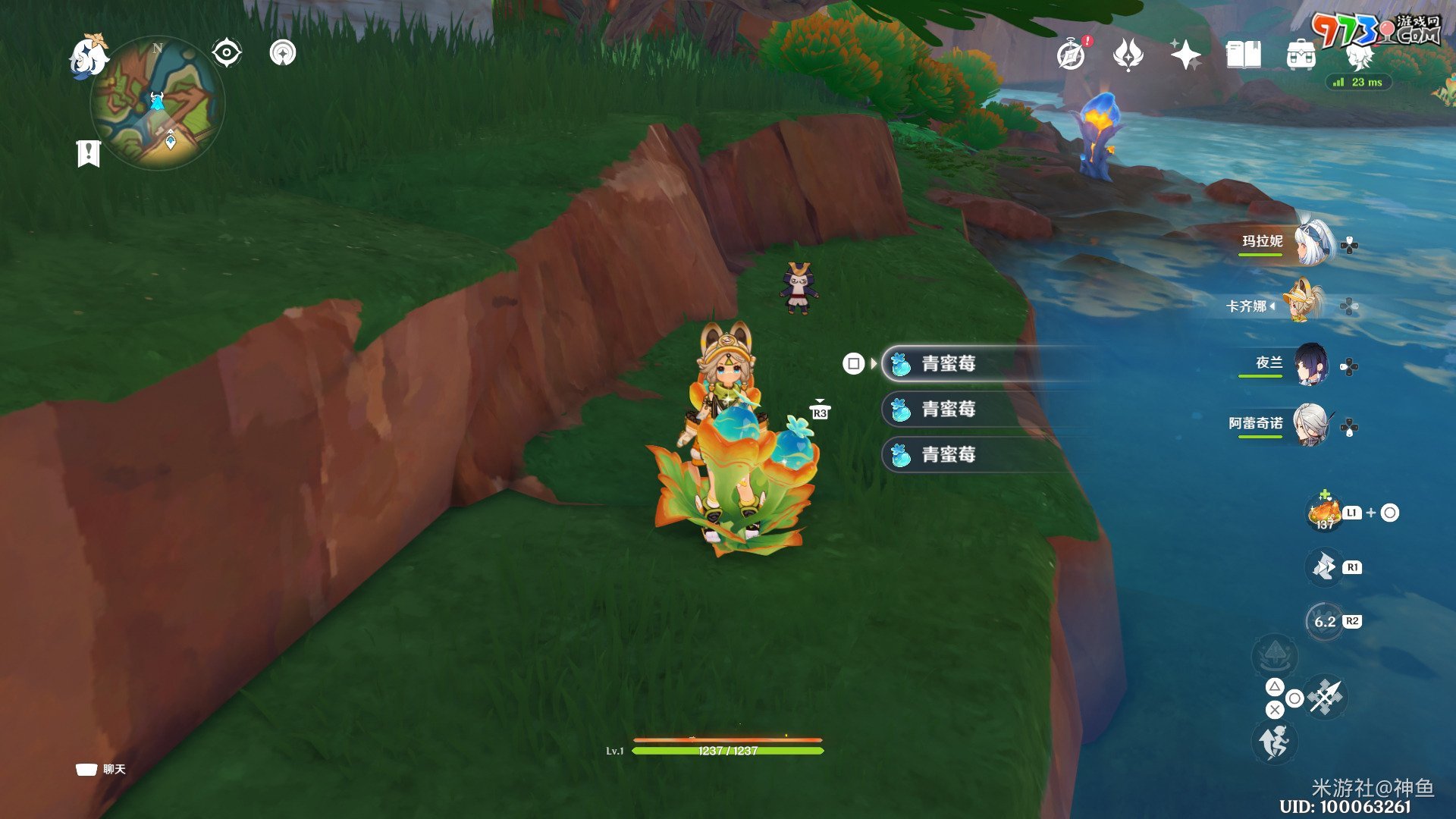
Task: Open the open-book handbook icon
Action: click(x=1243, y=55)
